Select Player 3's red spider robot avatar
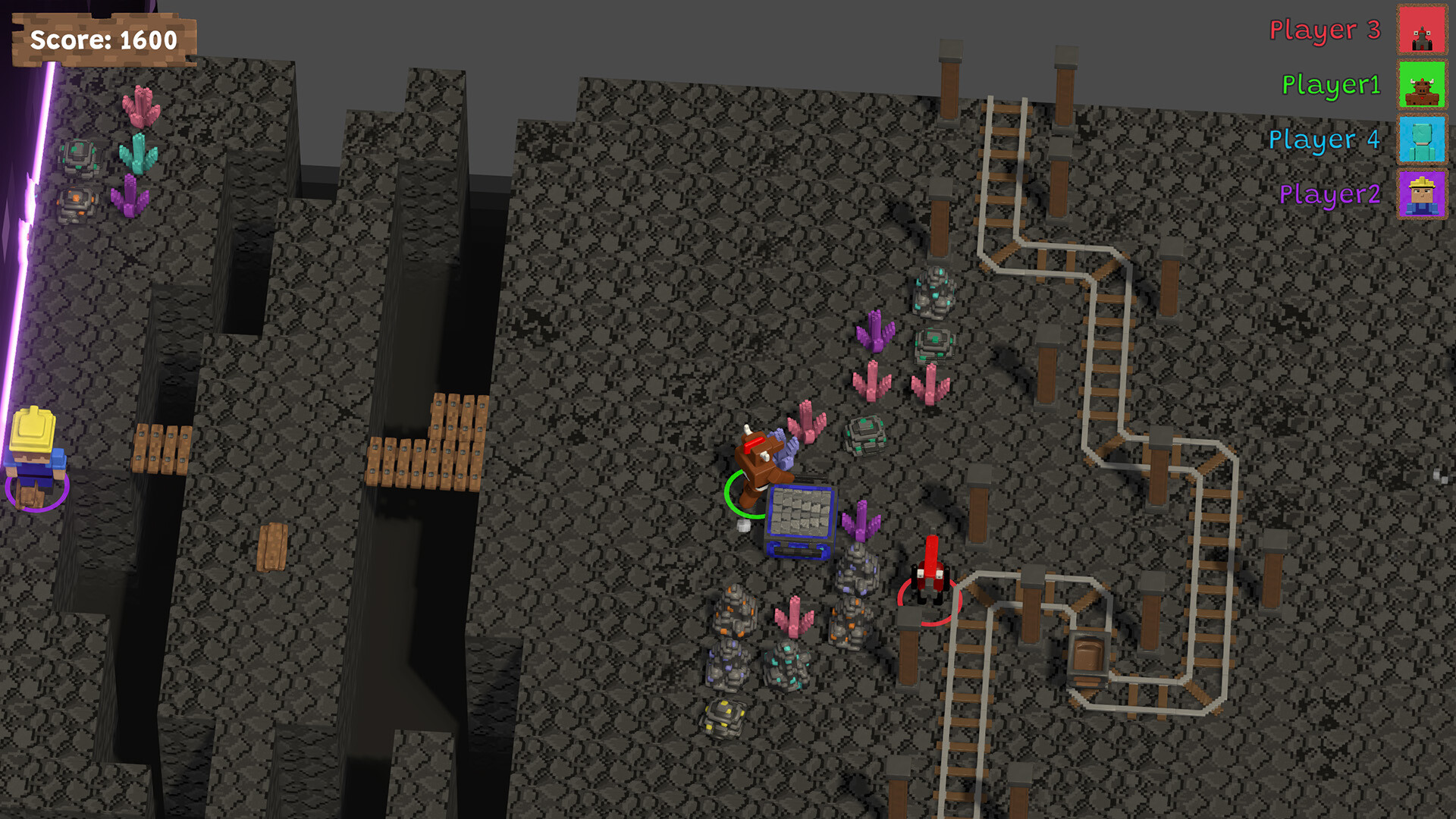 [x=1422, y=32]
